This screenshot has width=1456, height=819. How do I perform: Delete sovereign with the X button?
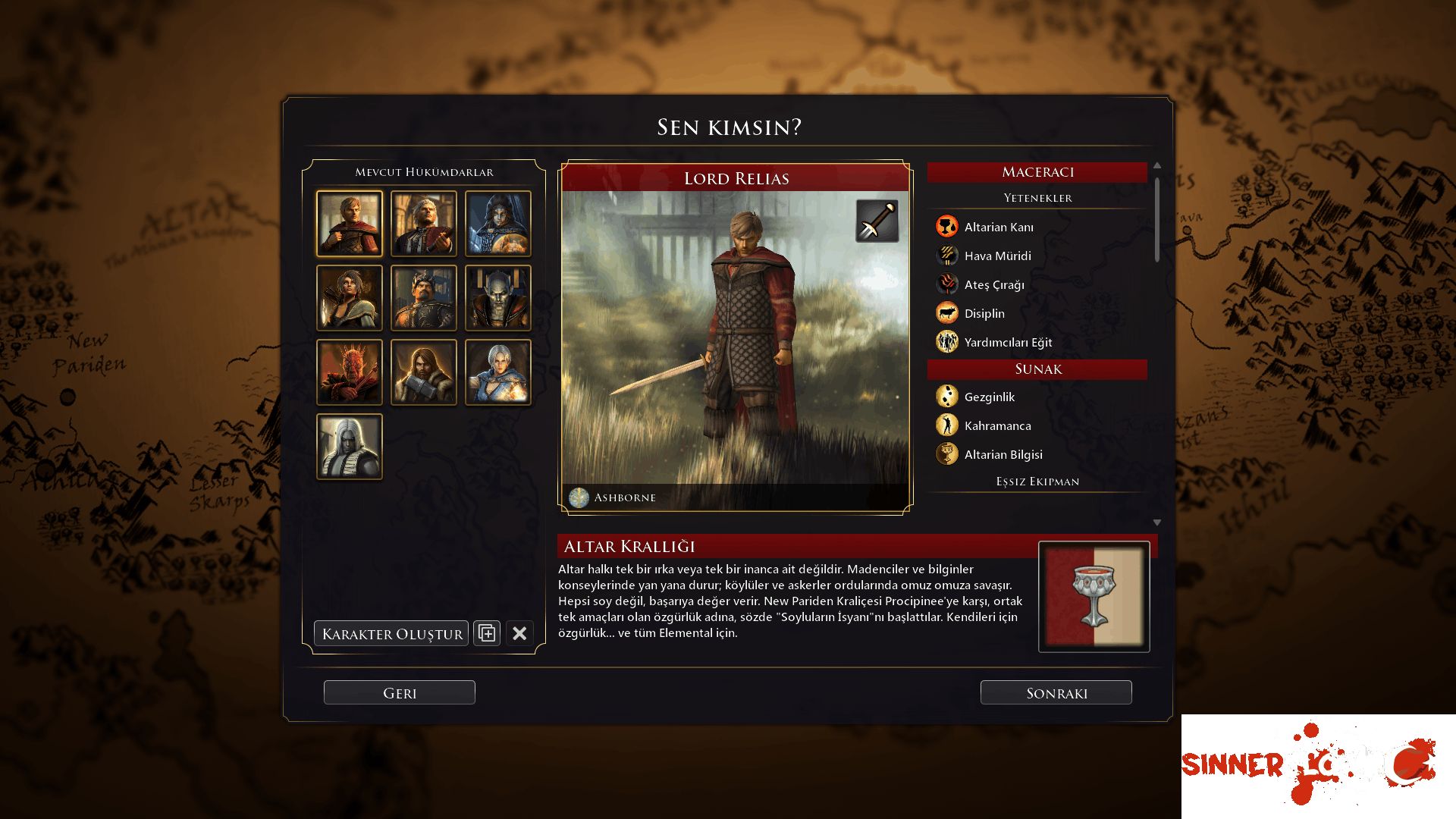pyautogui.click(x=519, y=633)
